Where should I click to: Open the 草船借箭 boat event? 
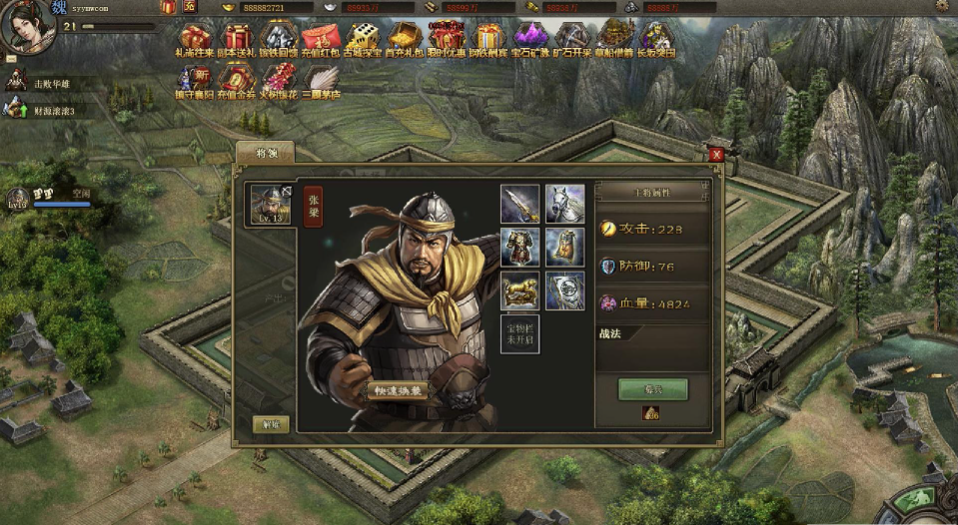tap(615, 40)
